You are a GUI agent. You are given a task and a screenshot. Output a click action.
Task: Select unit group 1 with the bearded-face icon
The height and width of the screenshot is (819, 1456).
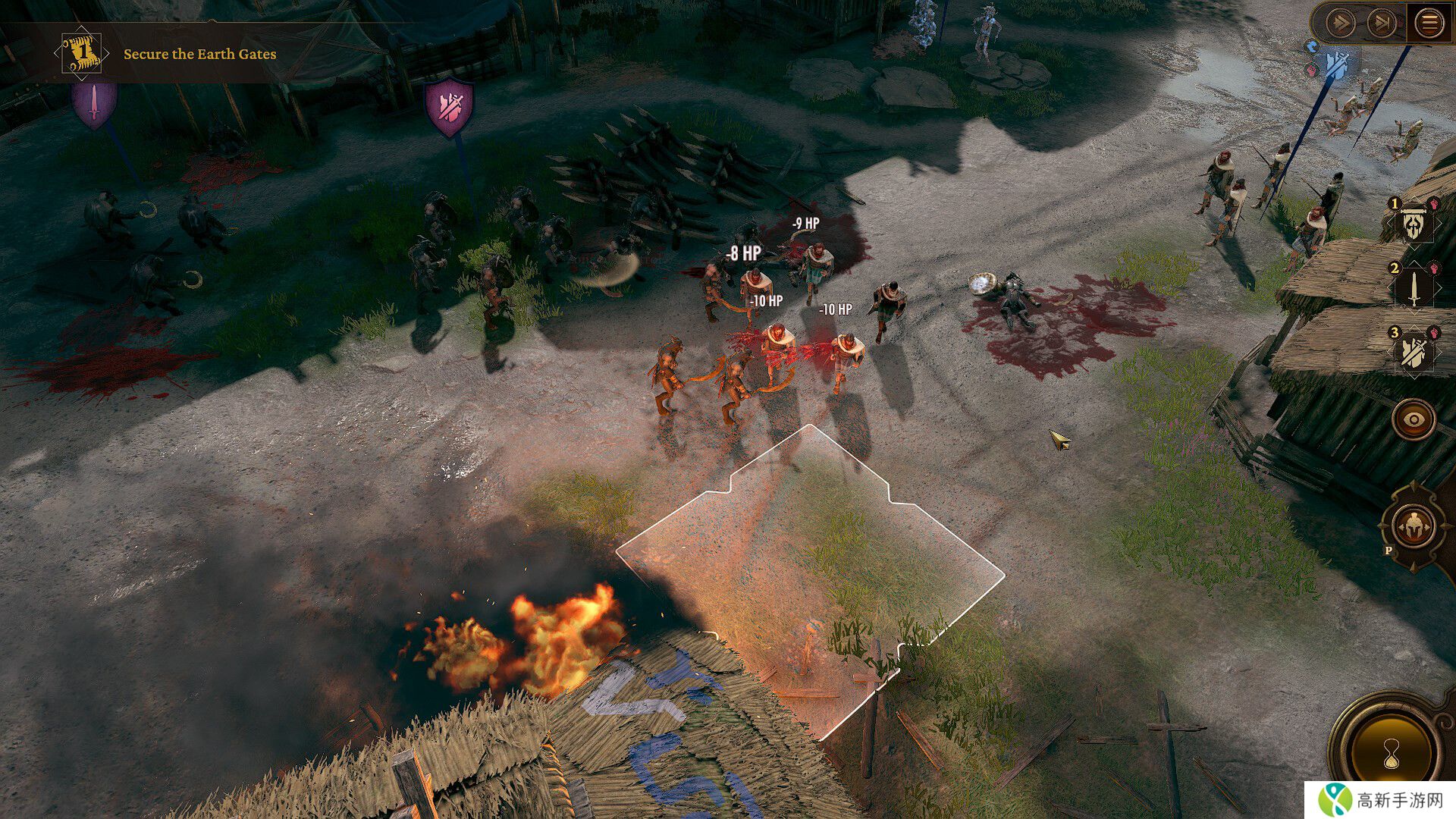[x=1414, y=224]
